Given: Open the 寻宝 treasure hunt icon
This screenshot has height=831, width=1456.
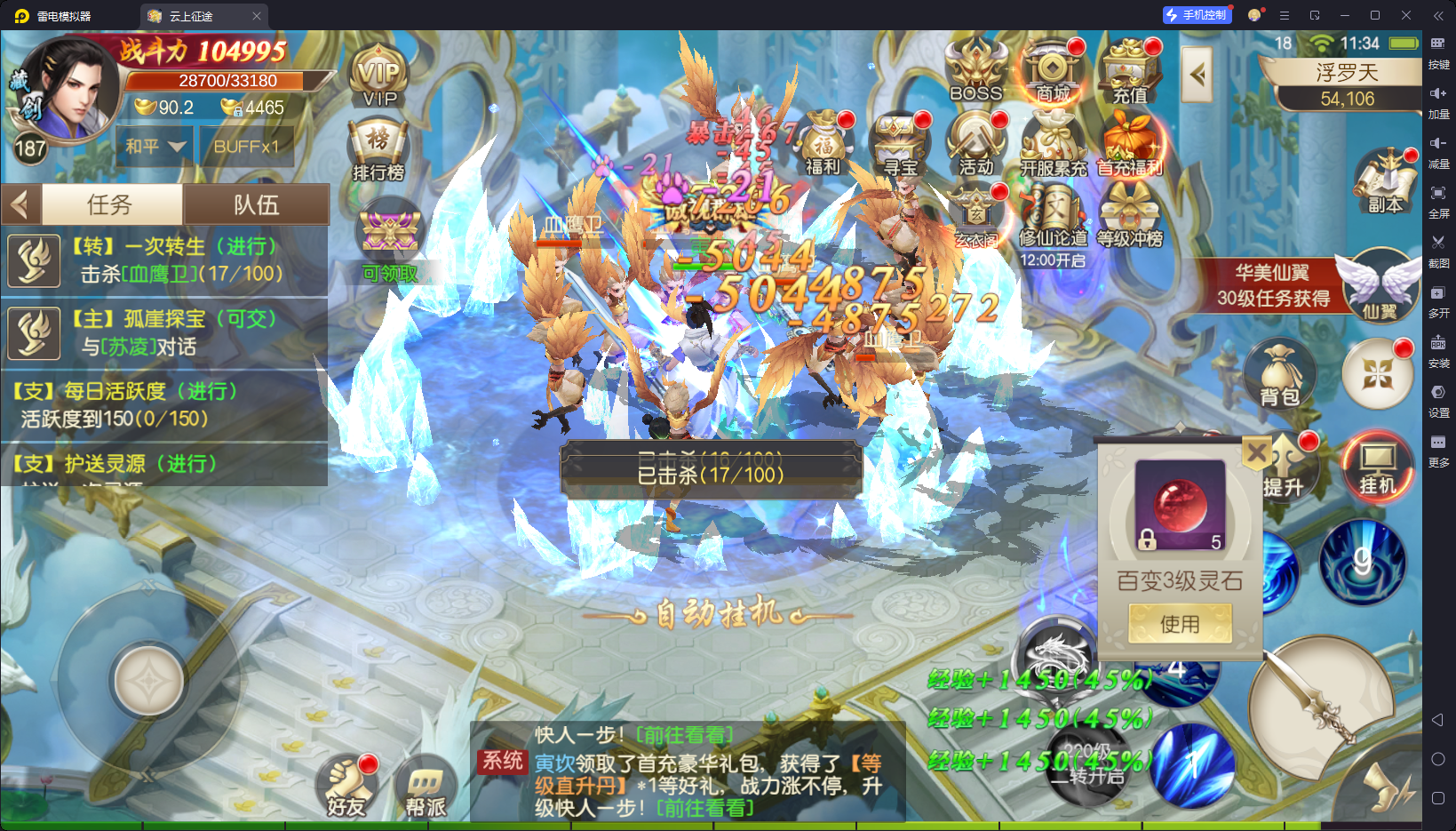Looking at the screenshot, I should tap(899, 144).
